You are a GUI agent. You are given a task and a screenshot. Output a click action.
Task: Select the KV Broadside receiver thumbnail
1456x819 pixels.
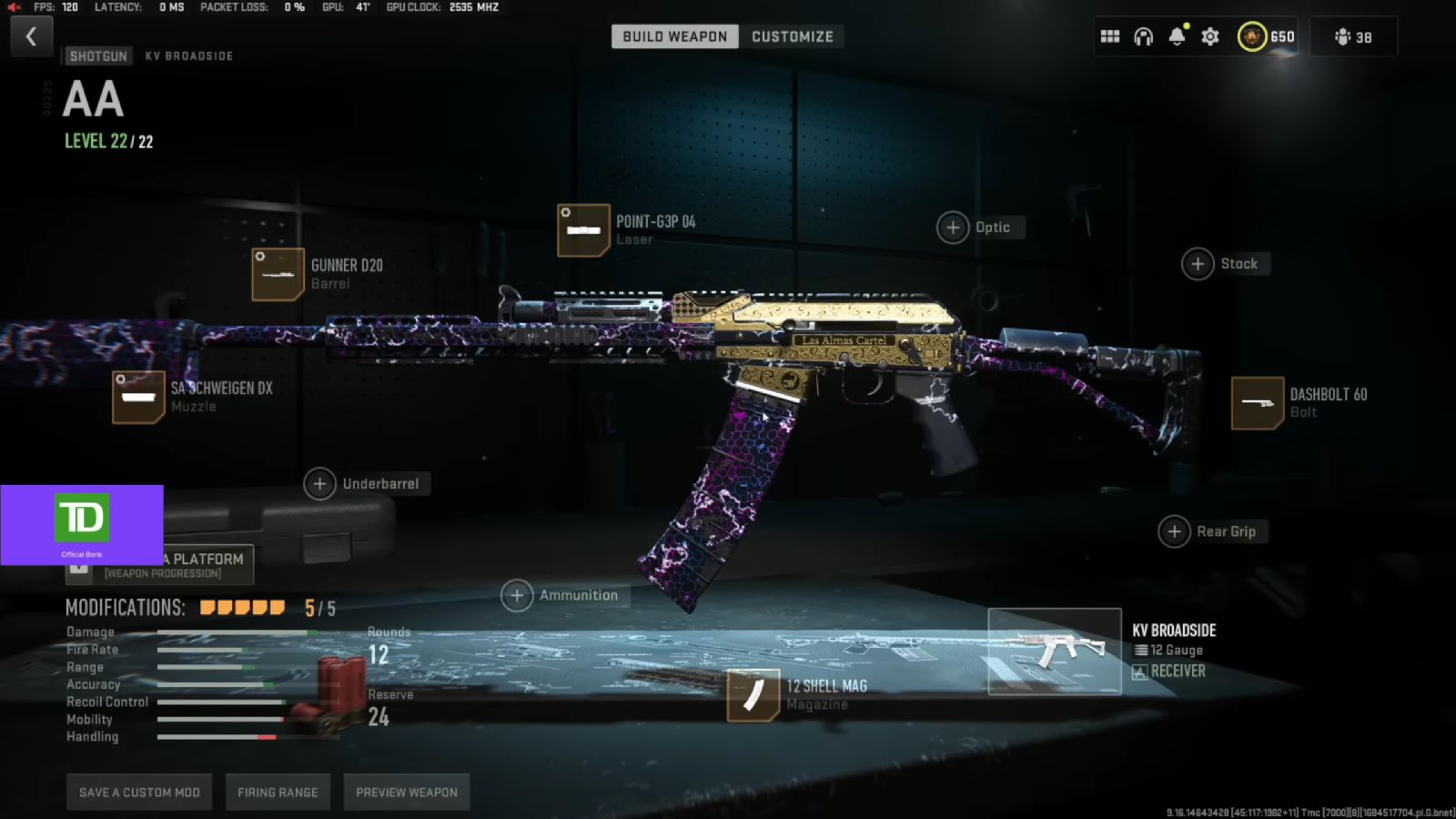click(1055, 650)
